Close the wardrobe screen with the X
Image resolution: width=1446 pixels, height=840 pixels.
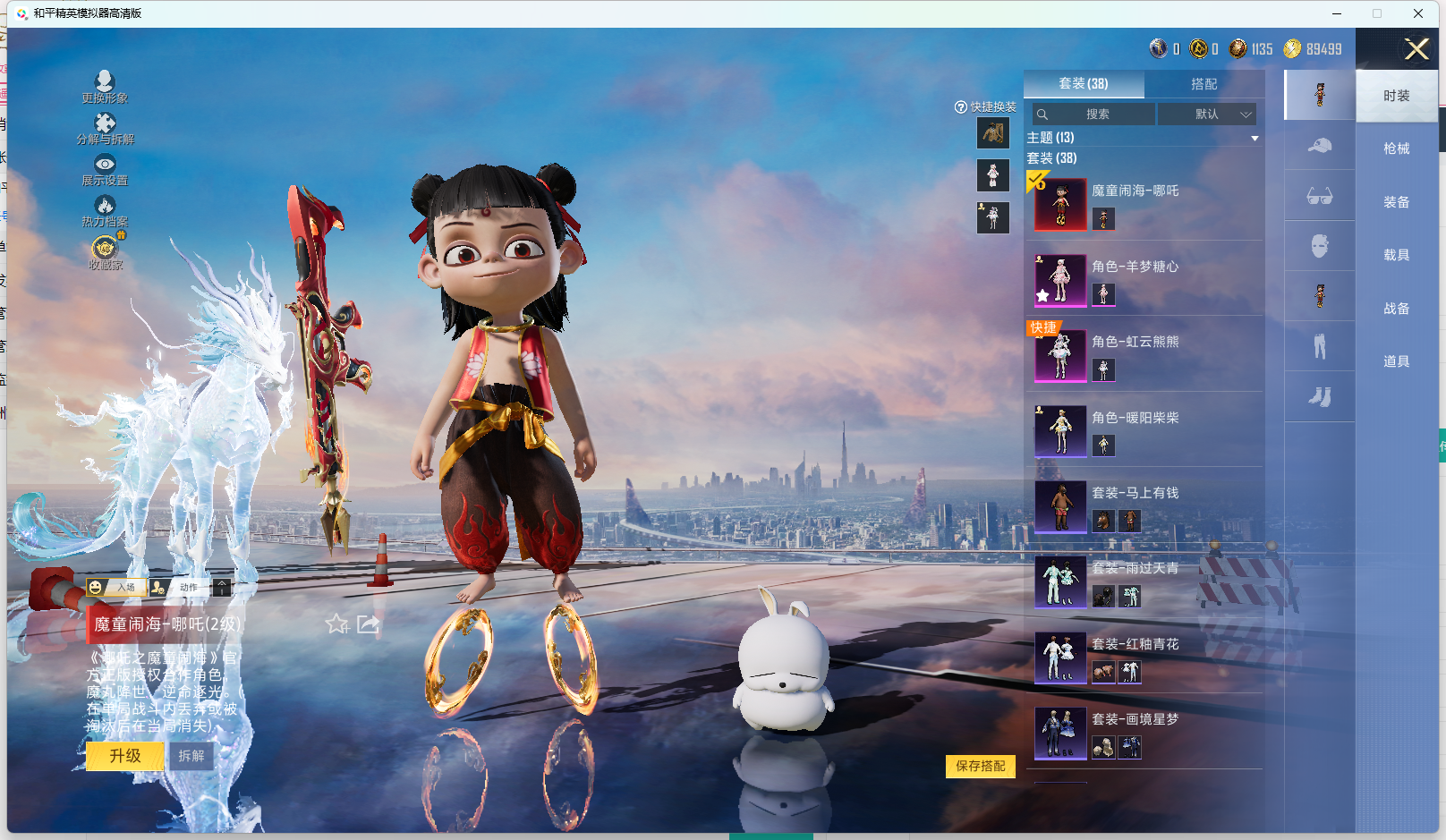1416,49
